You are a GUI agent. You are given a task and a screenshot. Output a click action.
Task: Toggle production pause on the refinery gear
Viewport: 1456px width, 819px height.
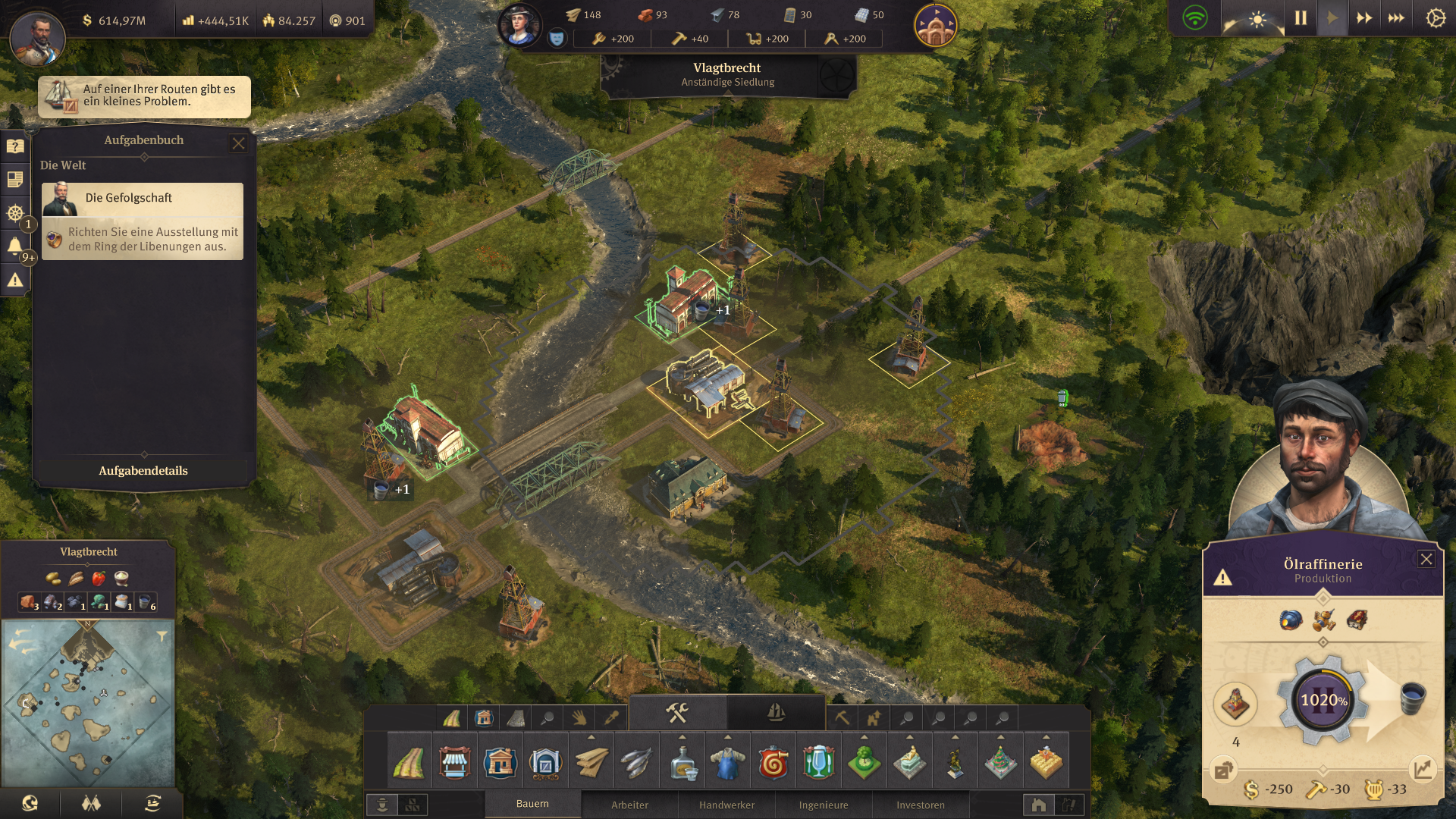click(1323, 700)
